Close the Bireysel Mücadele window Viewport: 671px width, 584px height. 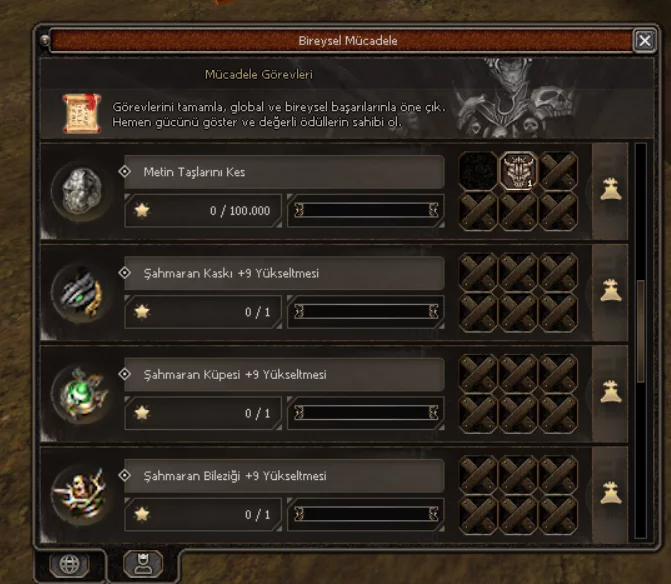[644, 40]
